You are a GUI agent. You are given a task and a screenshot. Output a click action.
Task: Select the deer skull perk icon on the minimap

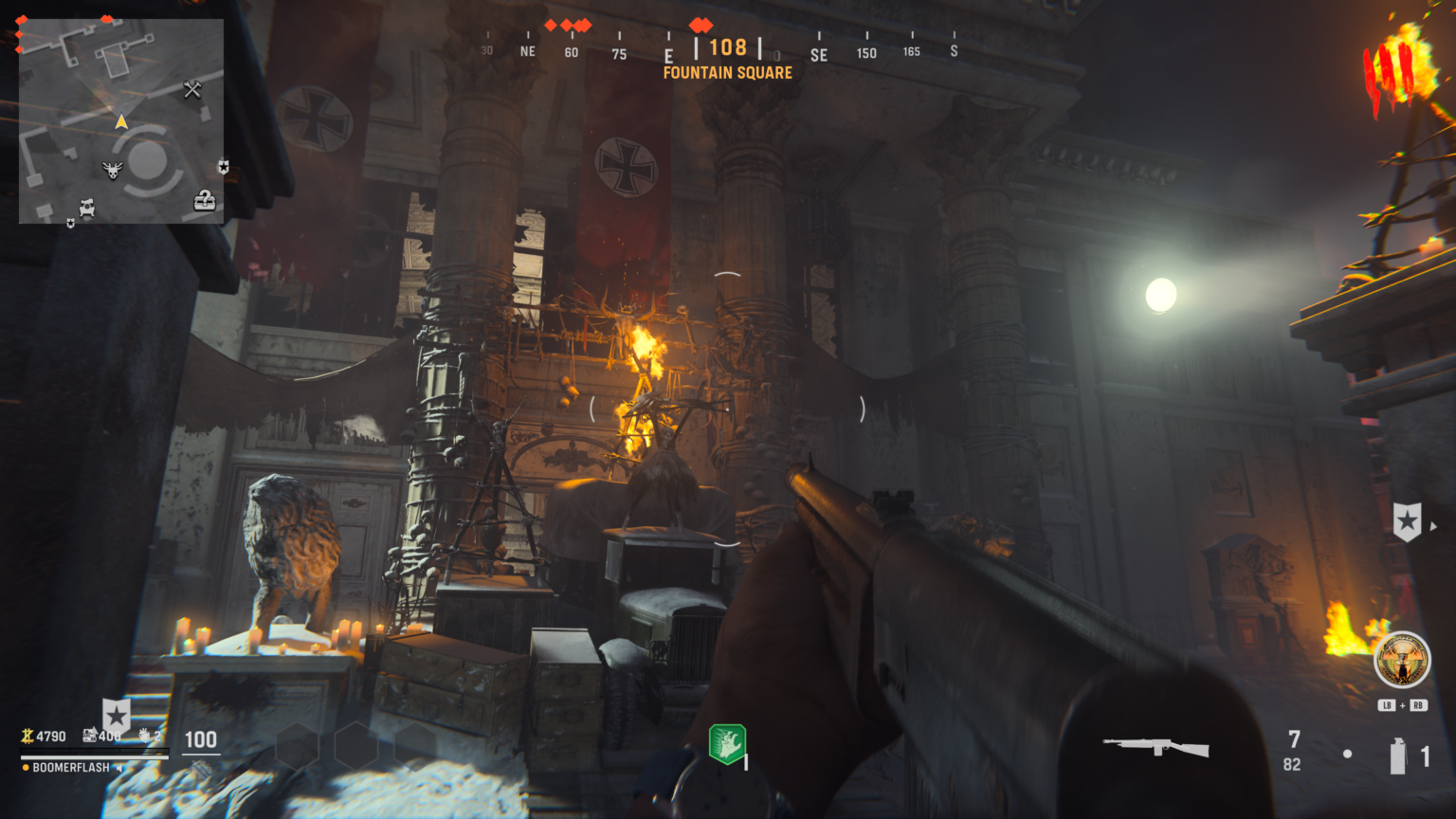tap(113, 169)
